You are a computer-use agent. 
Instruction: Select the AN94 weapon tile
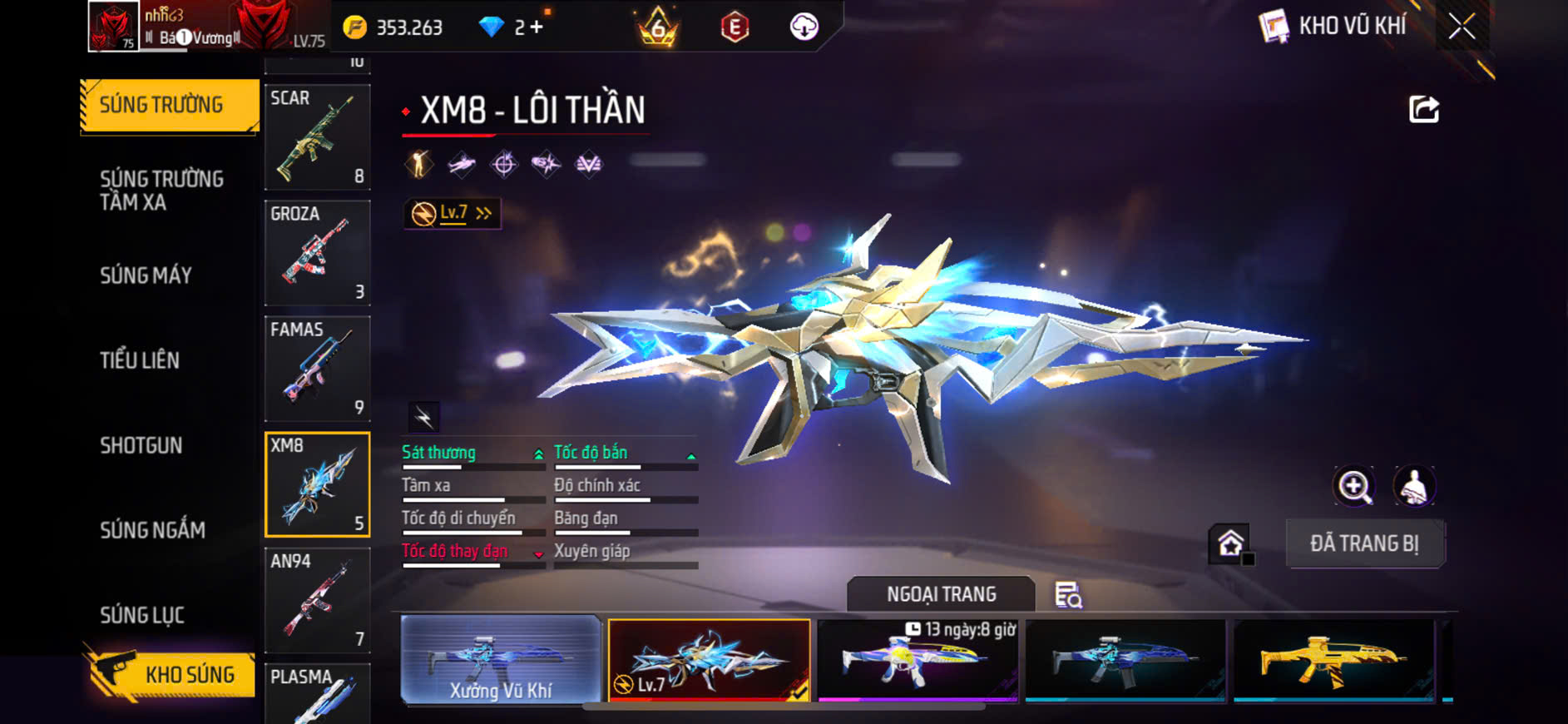(317, 599)
